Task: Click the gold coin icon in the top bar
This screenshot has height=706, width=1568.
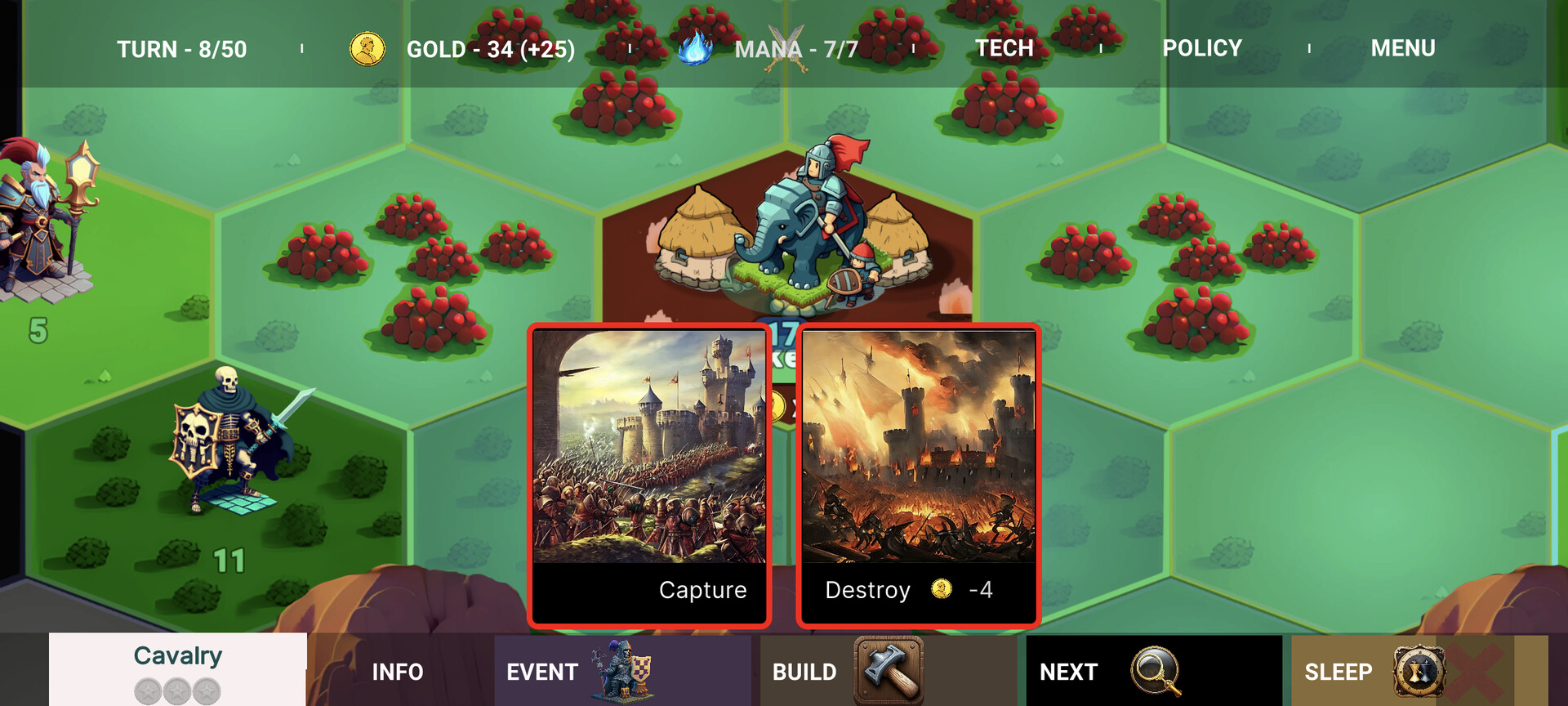Action: [367, 48]
